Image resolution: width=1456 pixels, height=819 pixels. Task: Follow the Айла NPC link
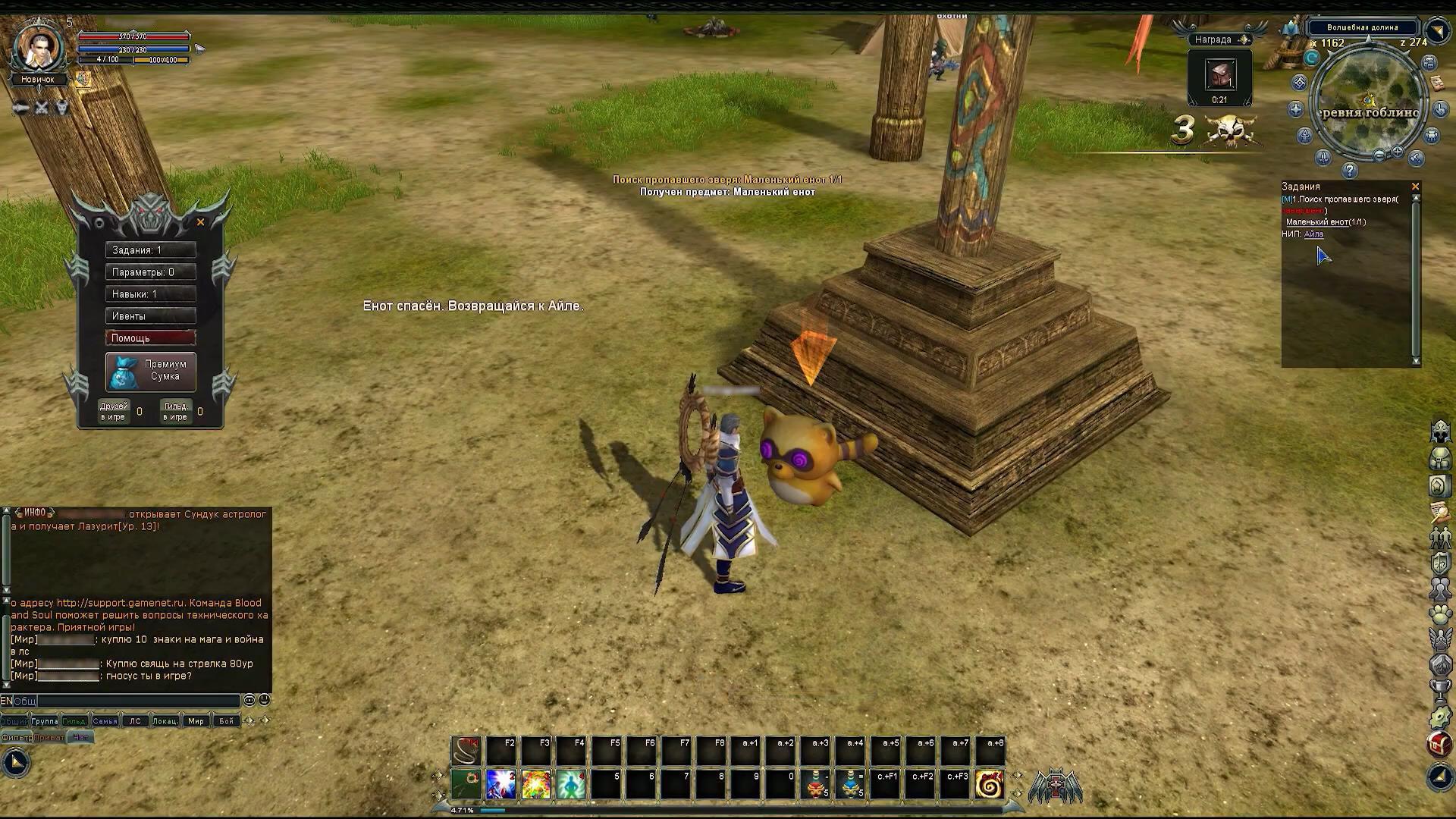pos(1313,234)
